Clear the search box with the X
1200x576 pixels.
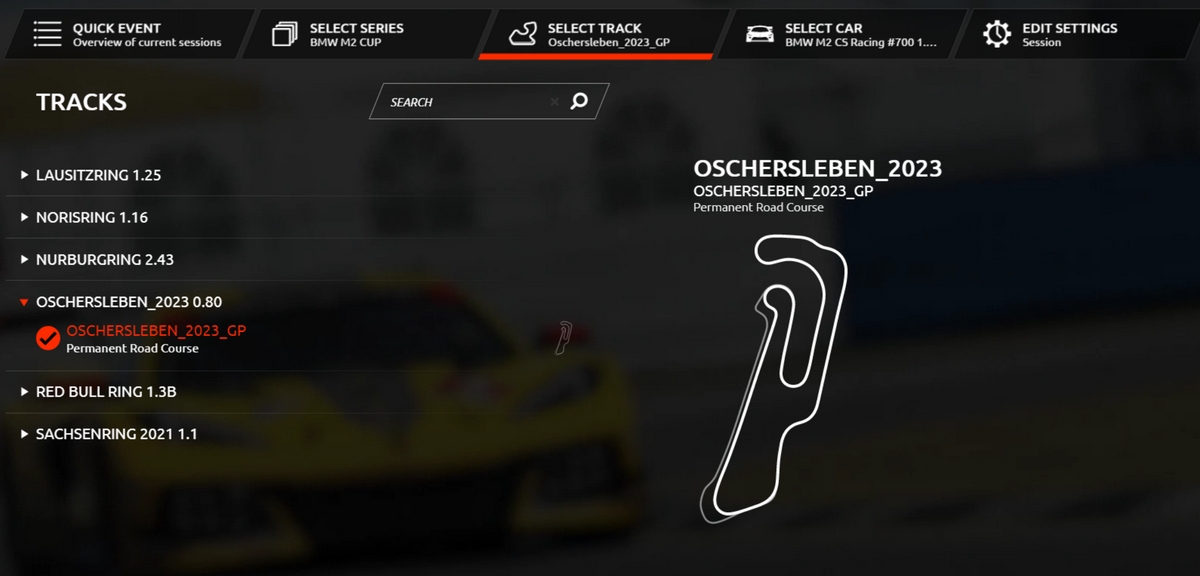(554, 102)
